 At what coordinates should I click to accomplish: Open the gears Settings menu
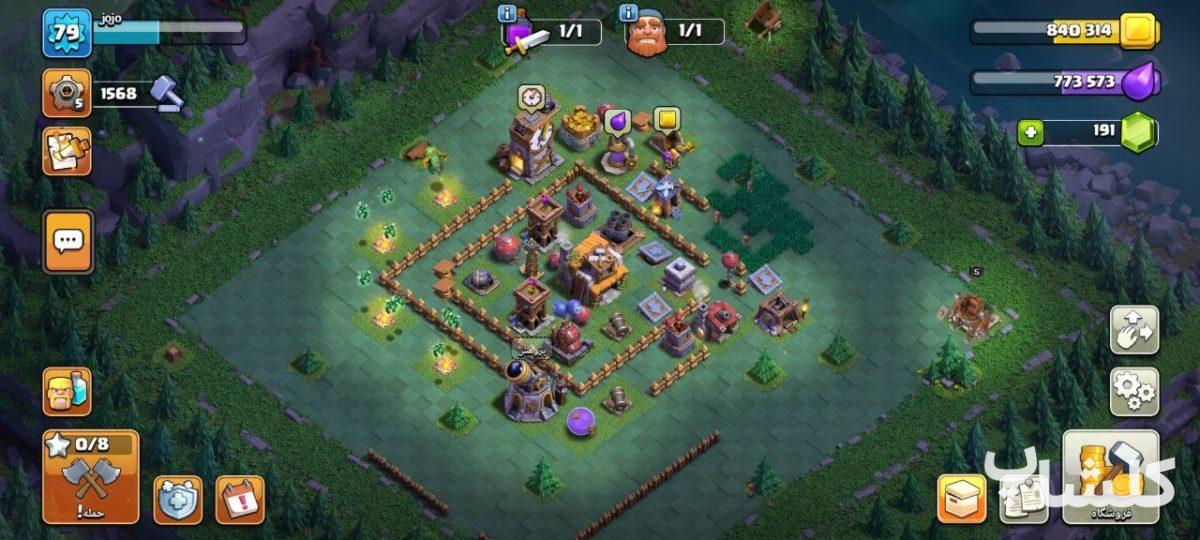click(1135, 391)
